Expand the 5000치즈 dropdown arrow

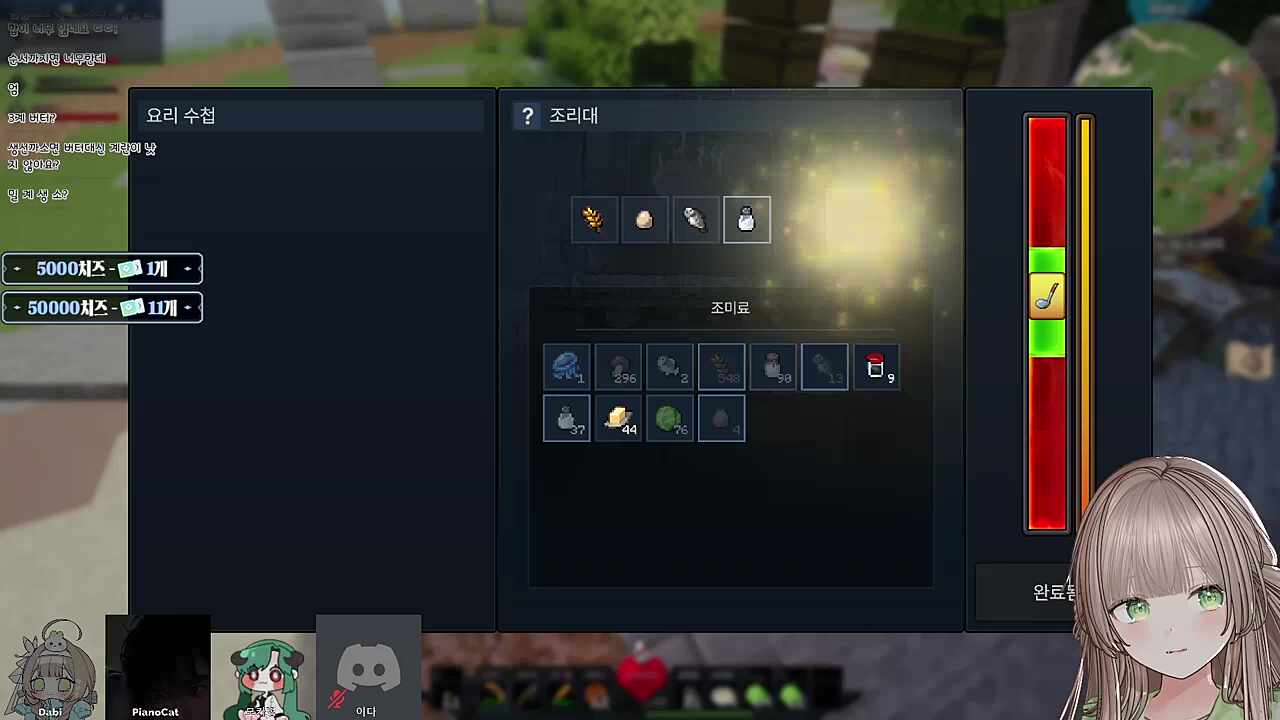pyautogui.click(x=187, y=268)
